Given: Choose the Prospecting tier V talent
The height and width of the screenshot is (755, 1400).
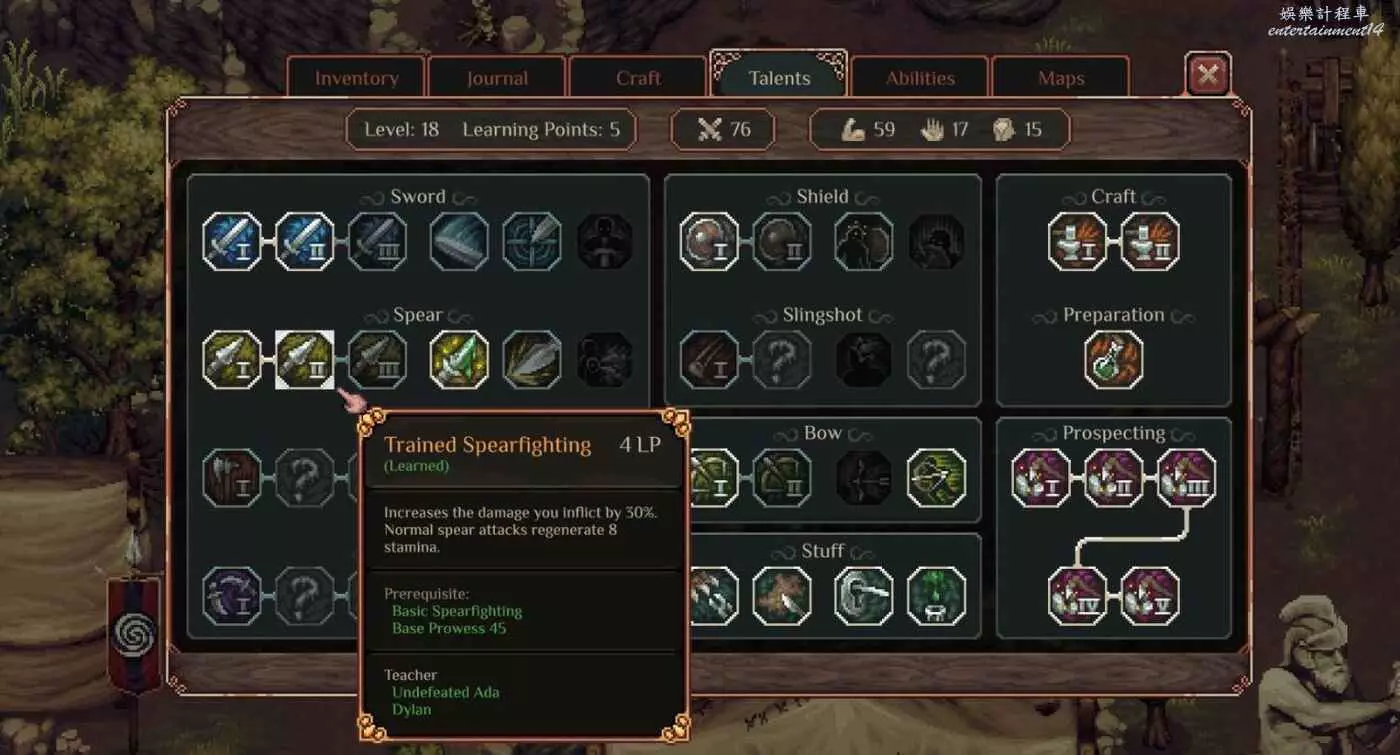Looking at the screenshot, I should pyautogui.click(x=1150, y=596).
